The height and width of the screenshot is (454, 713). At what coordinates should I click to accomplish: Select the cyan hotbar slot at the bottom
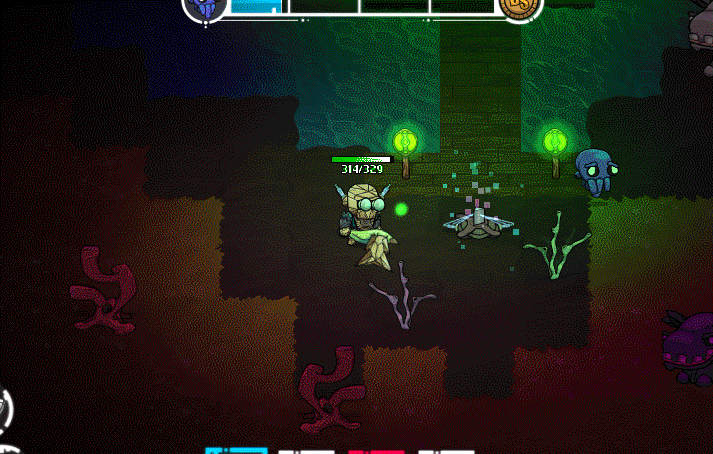click(x=236, y=451)
